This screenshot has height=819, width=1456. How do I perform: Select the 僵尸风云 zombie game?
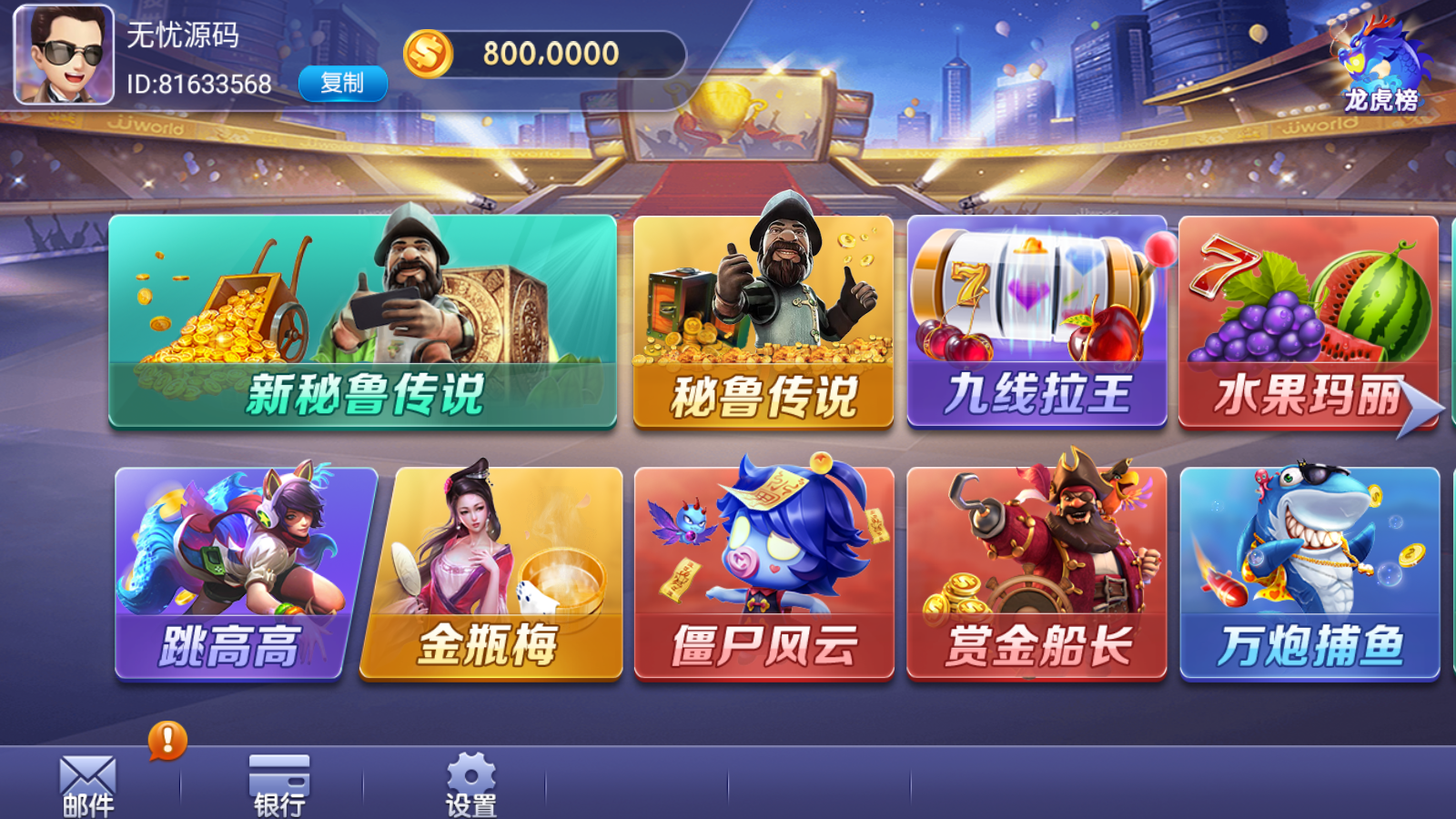pos(763,571)
